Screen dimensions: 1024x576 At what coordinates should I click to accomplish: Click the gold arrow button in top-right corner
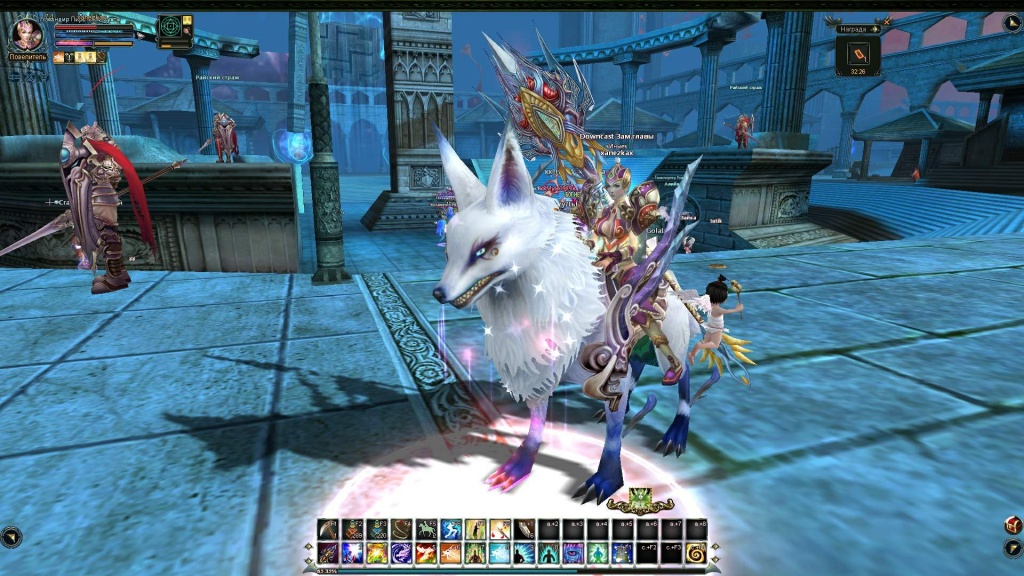(1011, 22)
